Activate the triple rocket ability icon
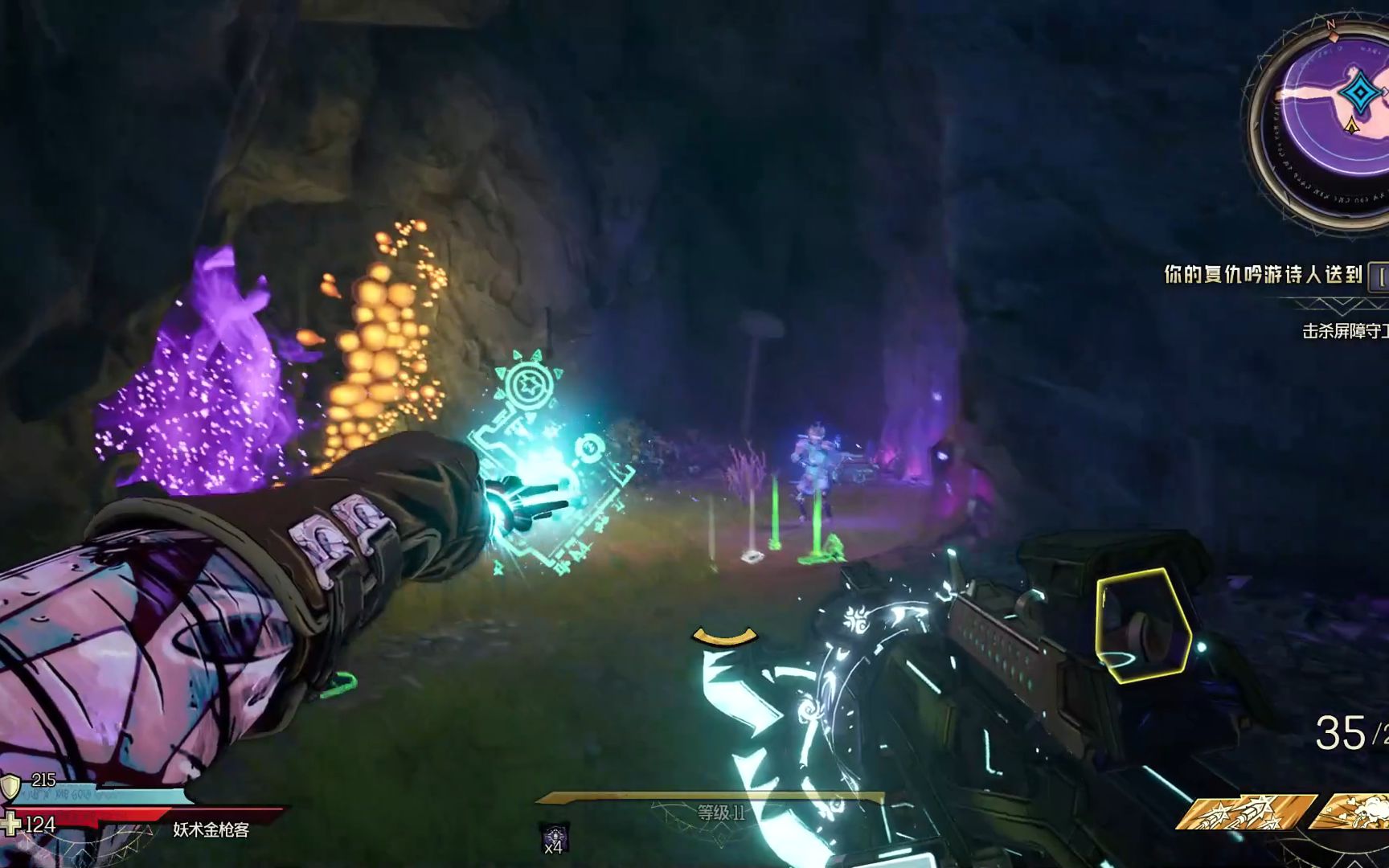 pos(1244,813)
